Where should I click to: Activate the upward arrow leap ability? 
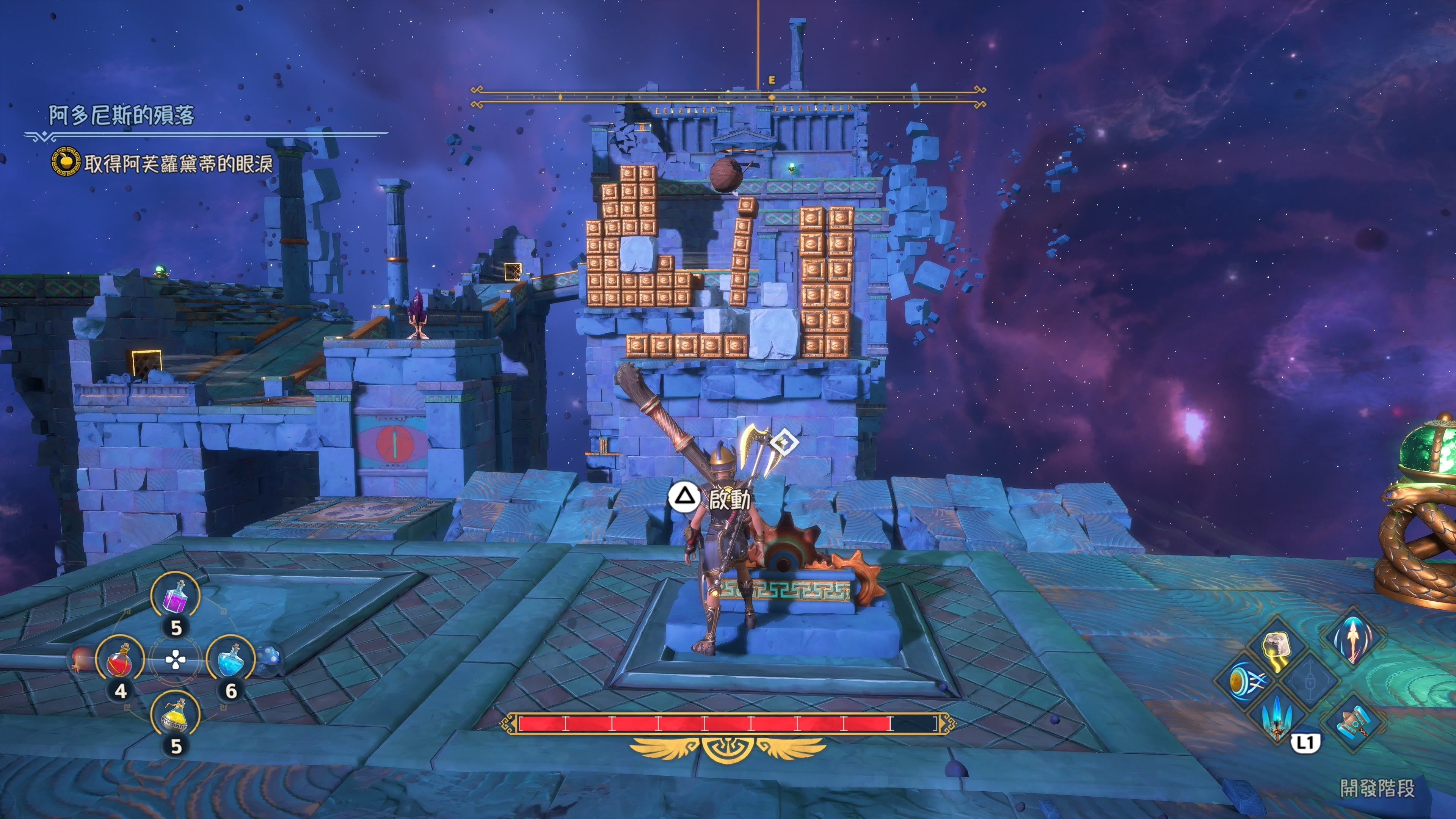point(1352,638)
